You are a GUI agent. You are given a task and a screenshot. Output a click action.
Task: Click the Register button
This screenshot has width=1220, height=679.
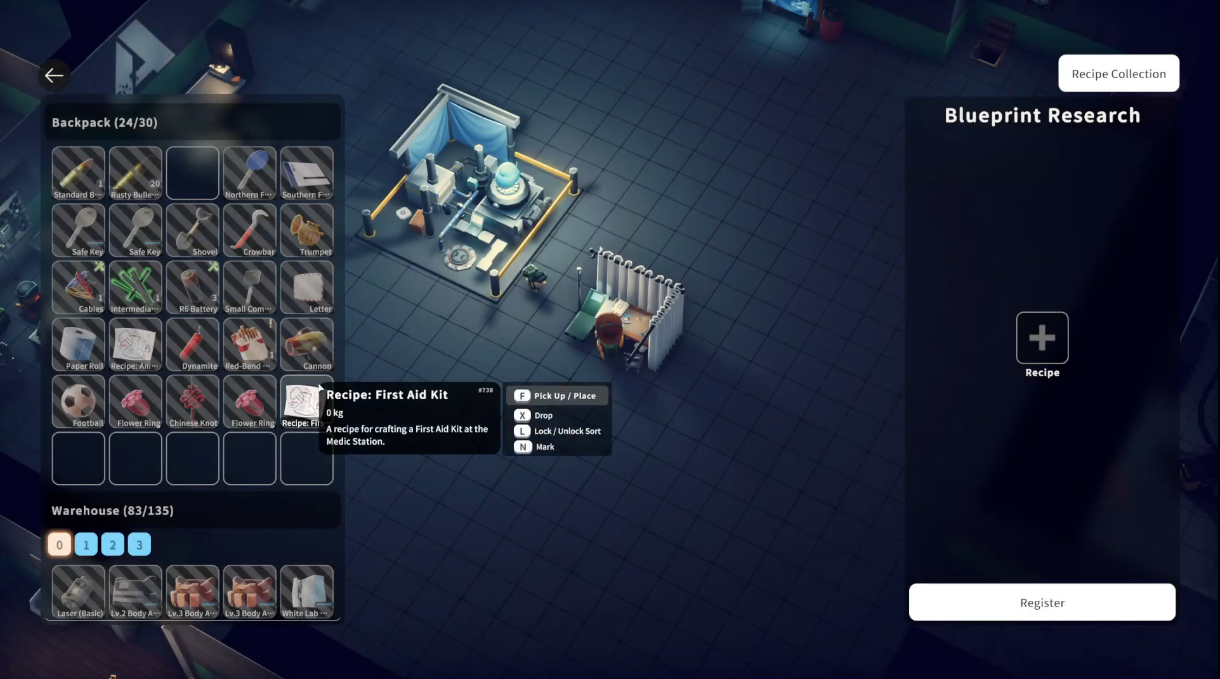pyautogui.click(x=1041, y=603)
